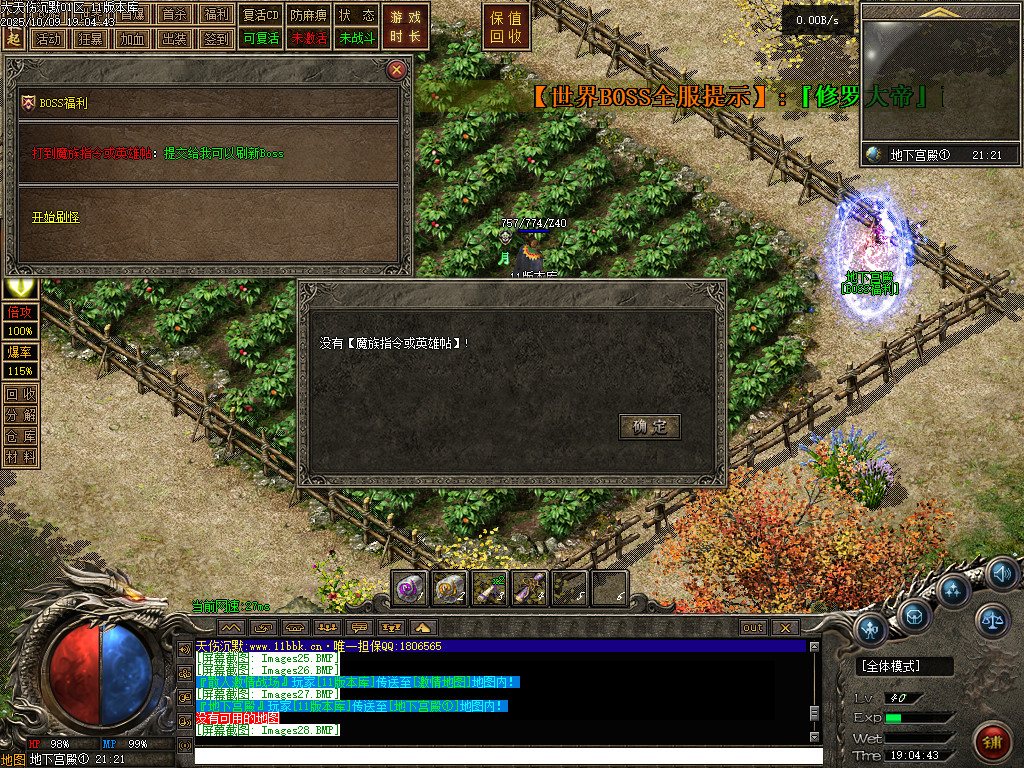Image resolution: width=1024 pixels, height=768 pixels.
Task: Open the 分解 disassemble panel
Action: [x=21, y=414]
